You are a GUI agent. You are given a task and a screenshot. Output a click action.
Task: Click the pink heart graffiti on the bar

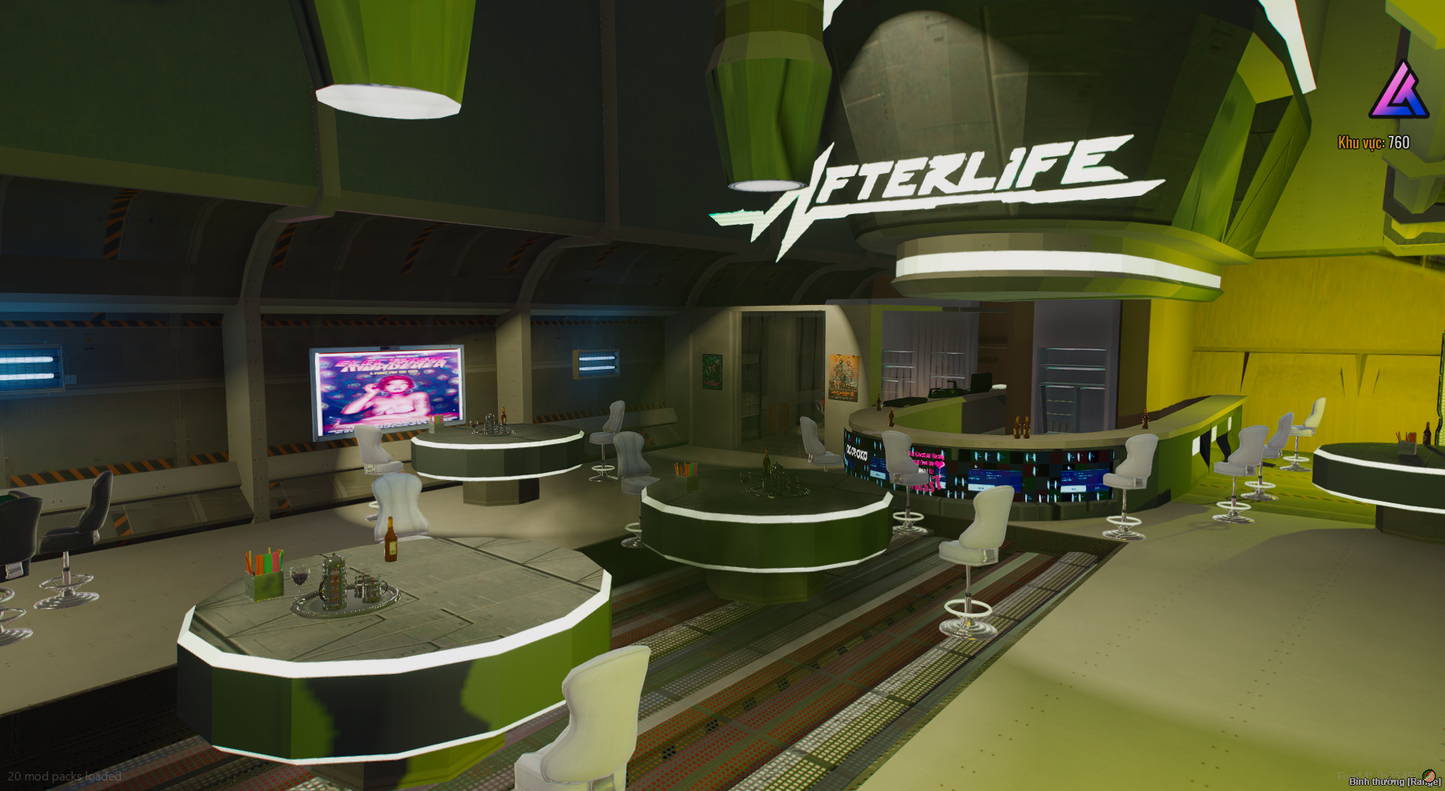(940, 464)
